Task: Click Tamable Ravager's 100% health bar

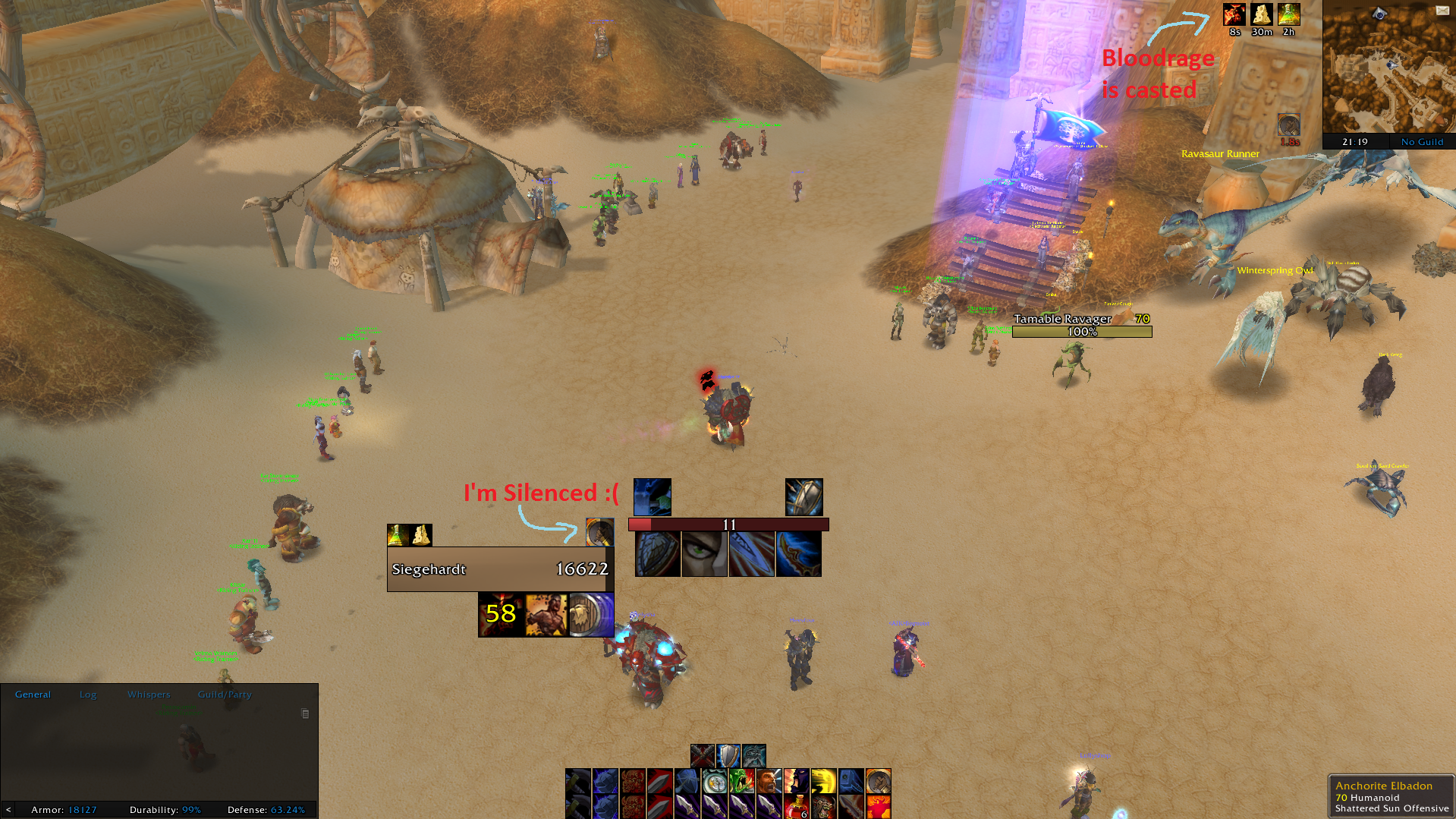Action: tap(1082, 331)
